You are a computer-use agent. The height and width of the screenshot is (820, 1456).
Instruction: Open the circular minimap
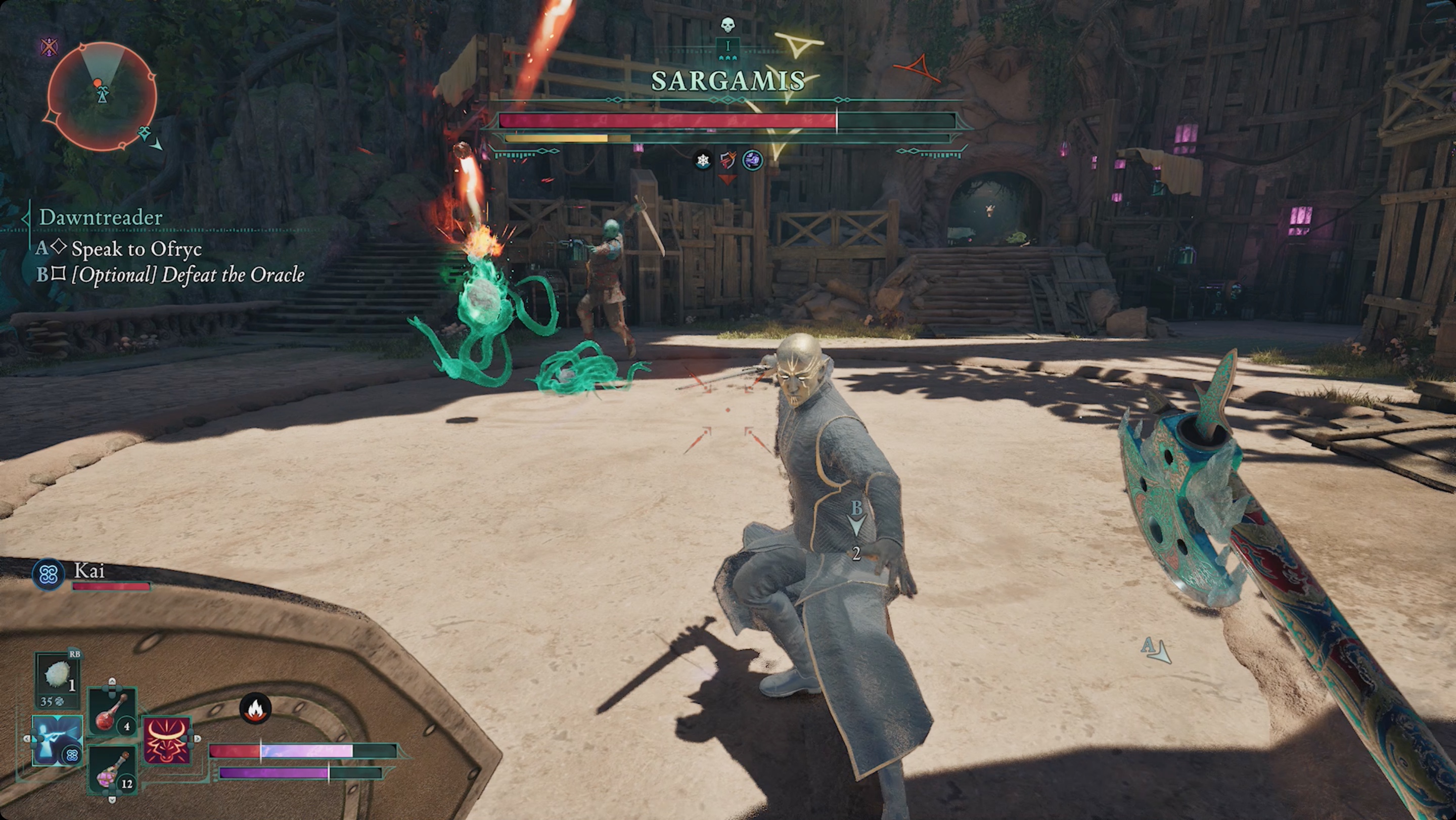click(101, 96)
